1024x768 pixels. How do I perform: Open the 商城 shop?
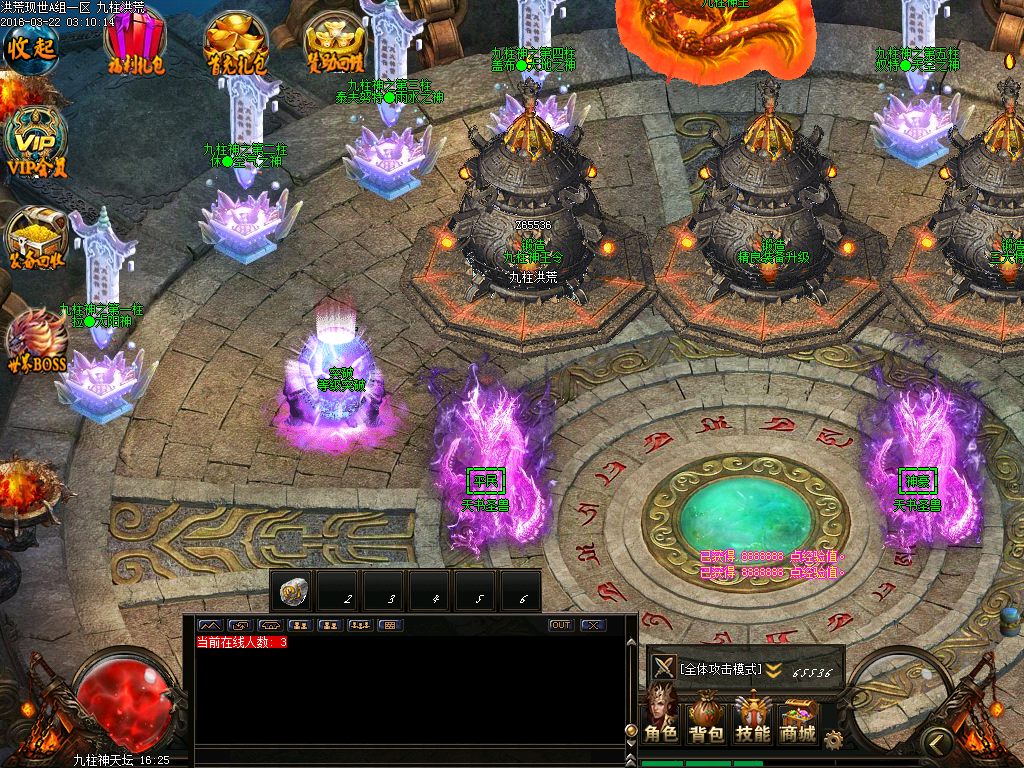coord(798,720)
